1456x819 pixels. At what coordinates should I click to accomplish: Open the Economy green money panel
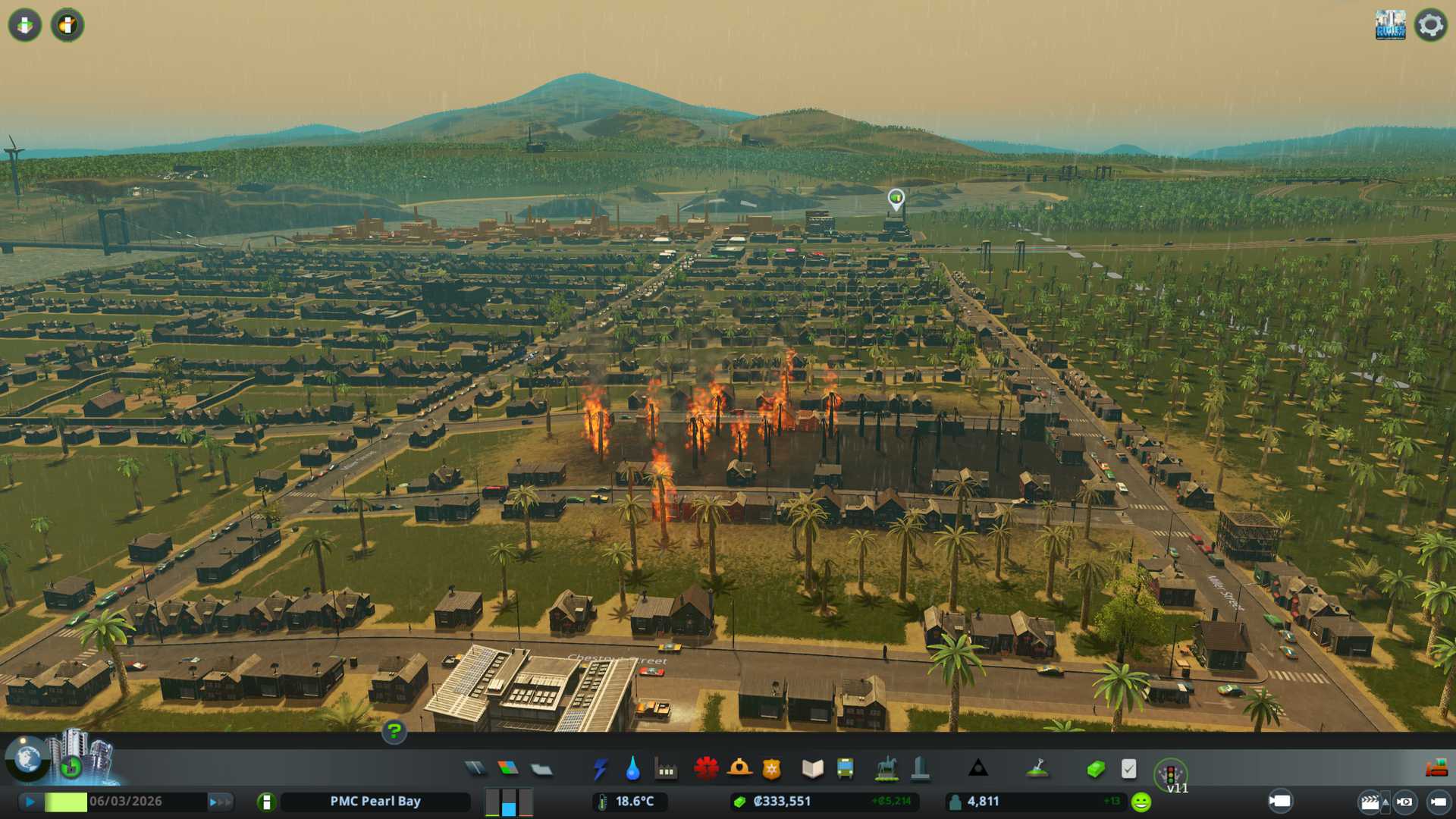pyautogui.click(x=1095, y=770)
